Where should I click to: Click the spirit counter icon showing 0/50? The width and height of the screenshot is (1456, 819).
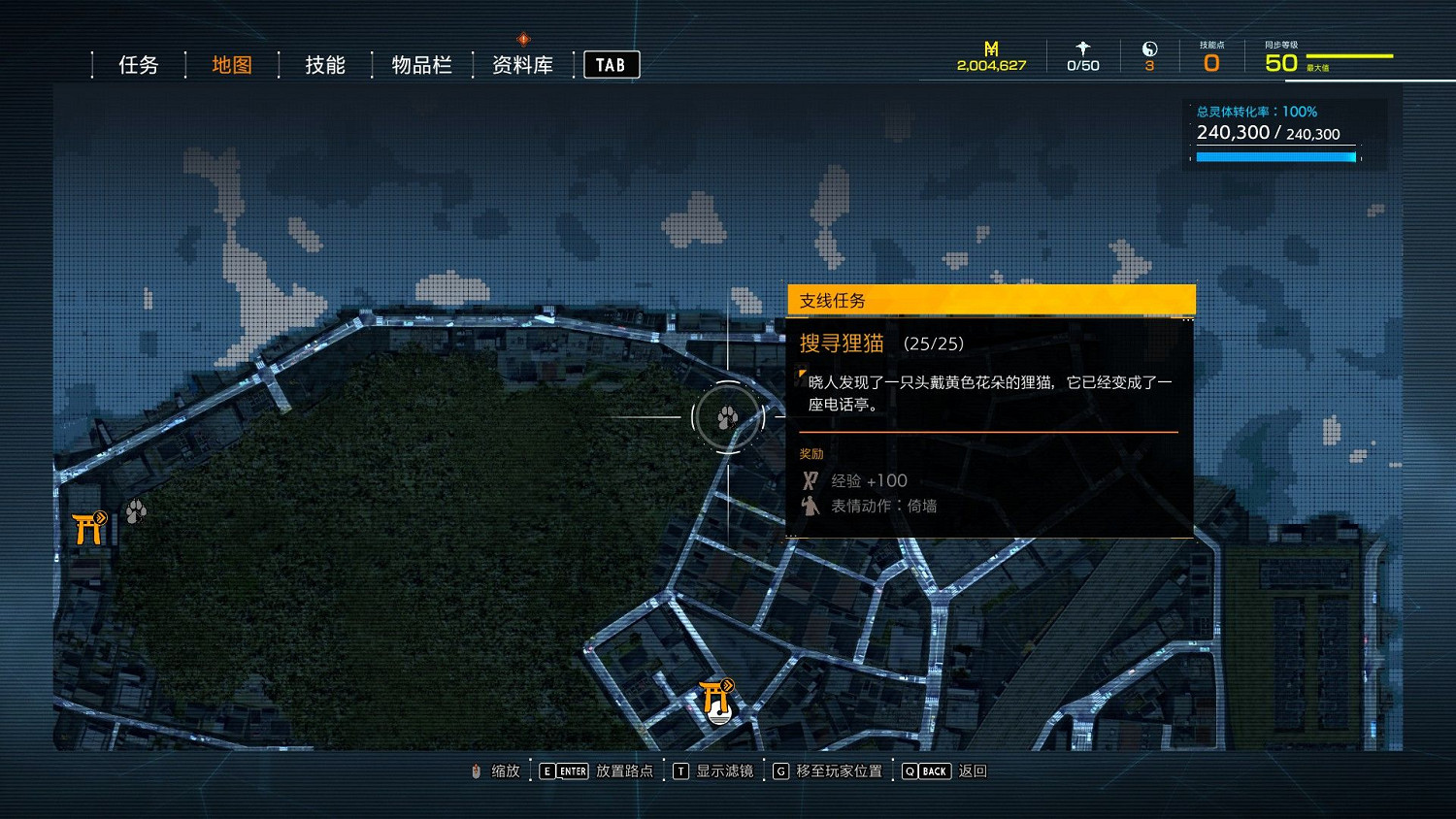click(x=1081, y=49)
